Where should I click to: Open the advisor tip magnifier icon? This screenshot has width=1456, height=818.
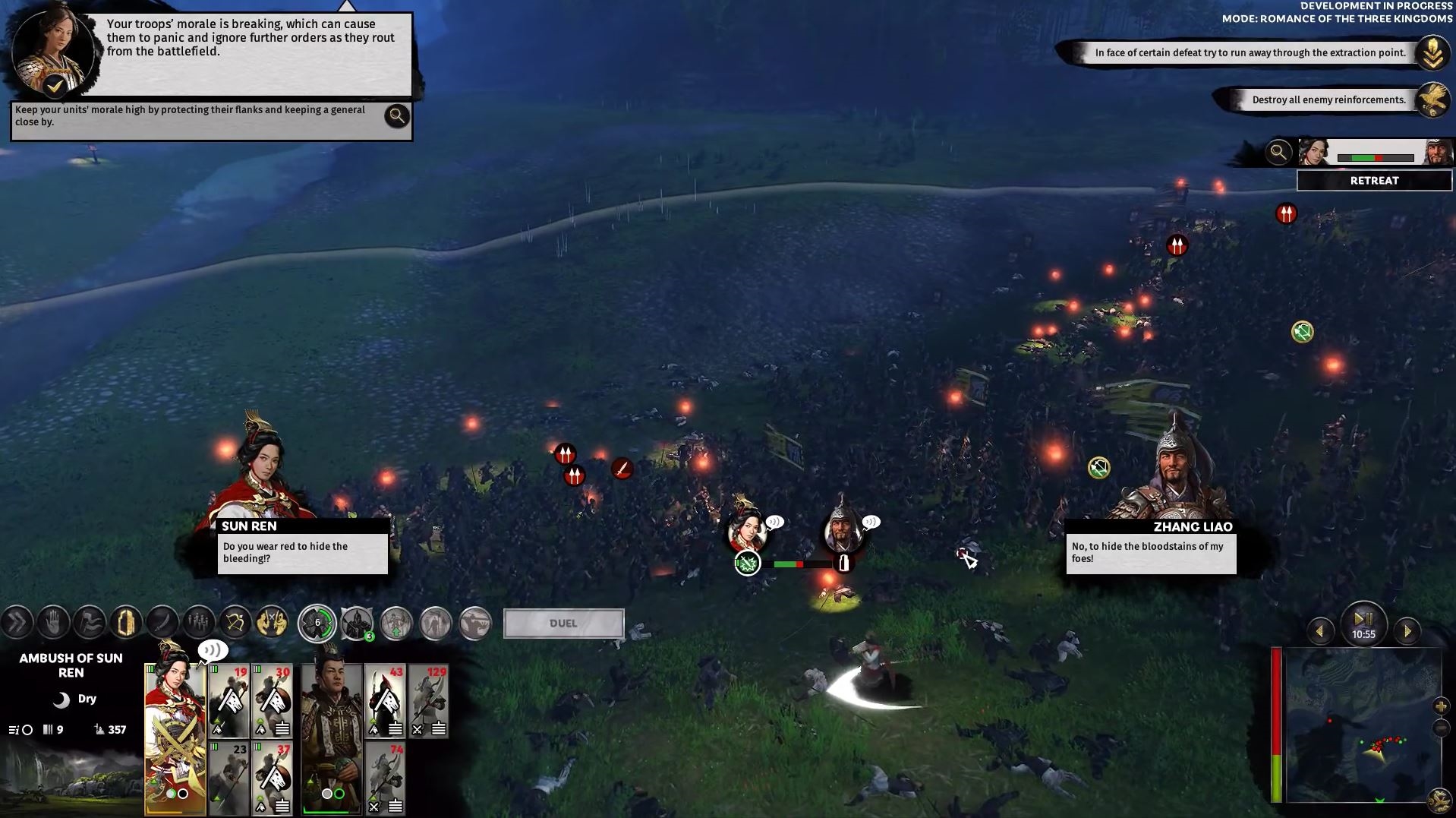pos(396,116)
